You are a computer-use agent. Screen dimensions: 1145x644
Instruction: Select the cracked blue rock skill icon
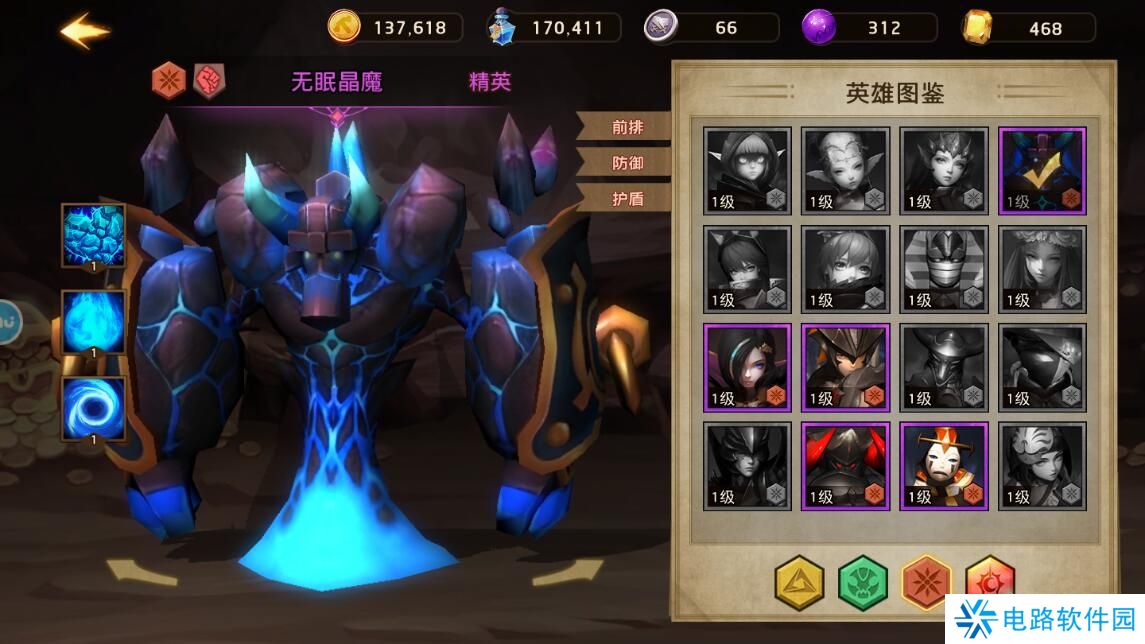[94, 236]
